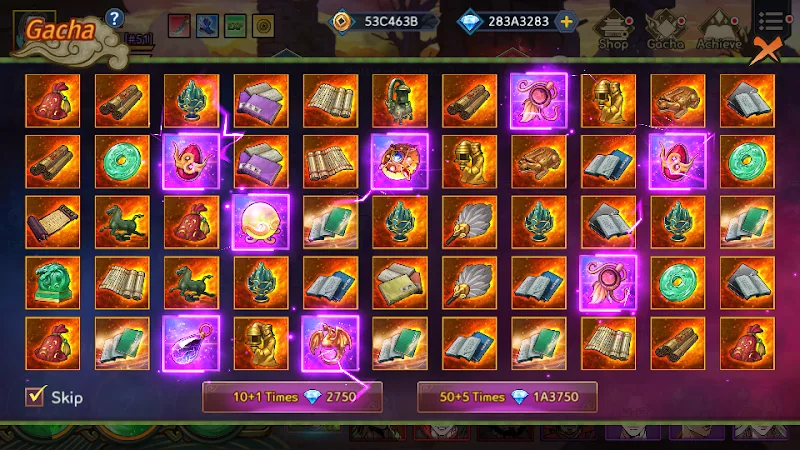Pick the purple-framed magic compass reward
This screenshot has width=800, height=450.
[400, 161]
